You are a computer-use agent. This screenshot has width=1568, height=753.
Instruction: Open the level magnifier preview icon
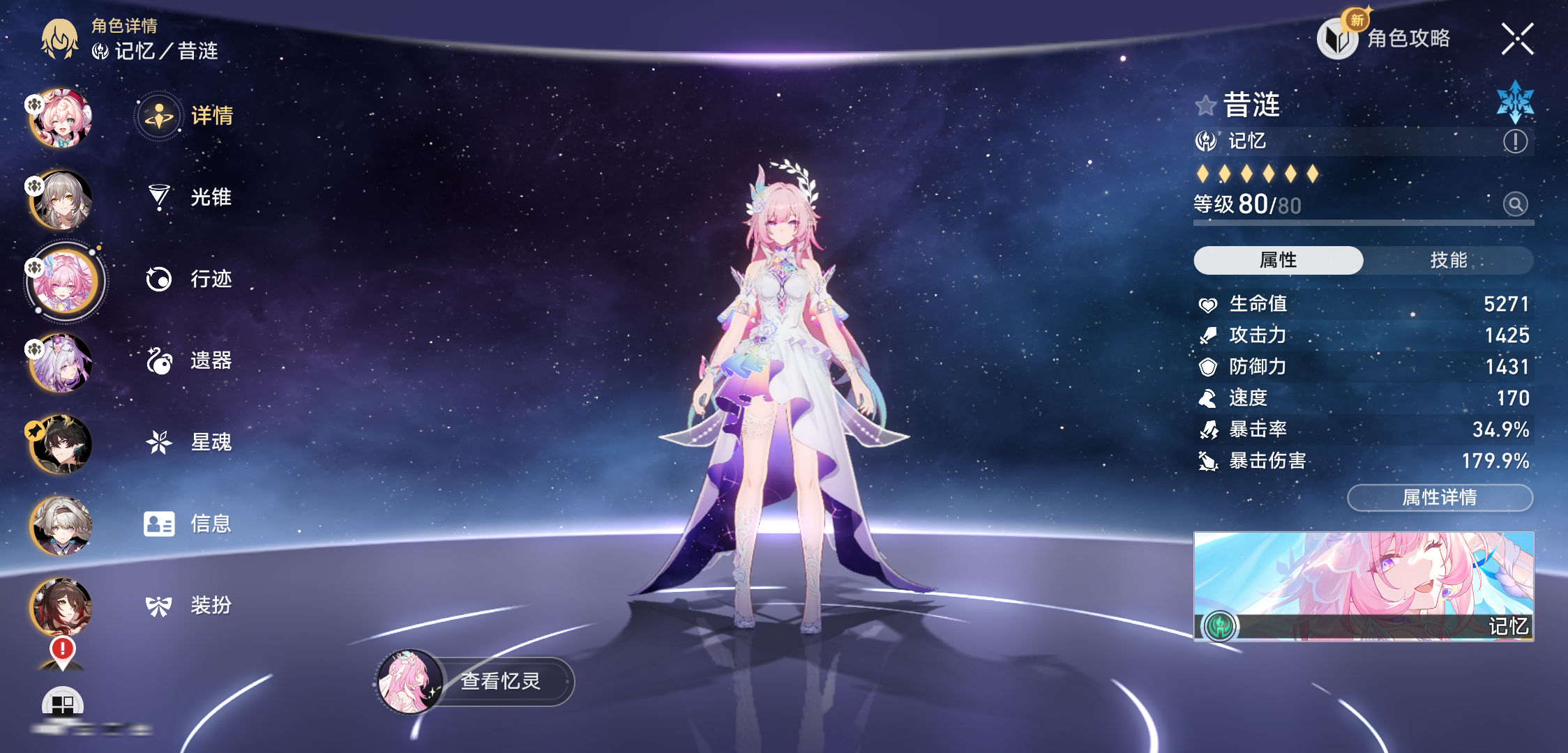[1515, 204]
